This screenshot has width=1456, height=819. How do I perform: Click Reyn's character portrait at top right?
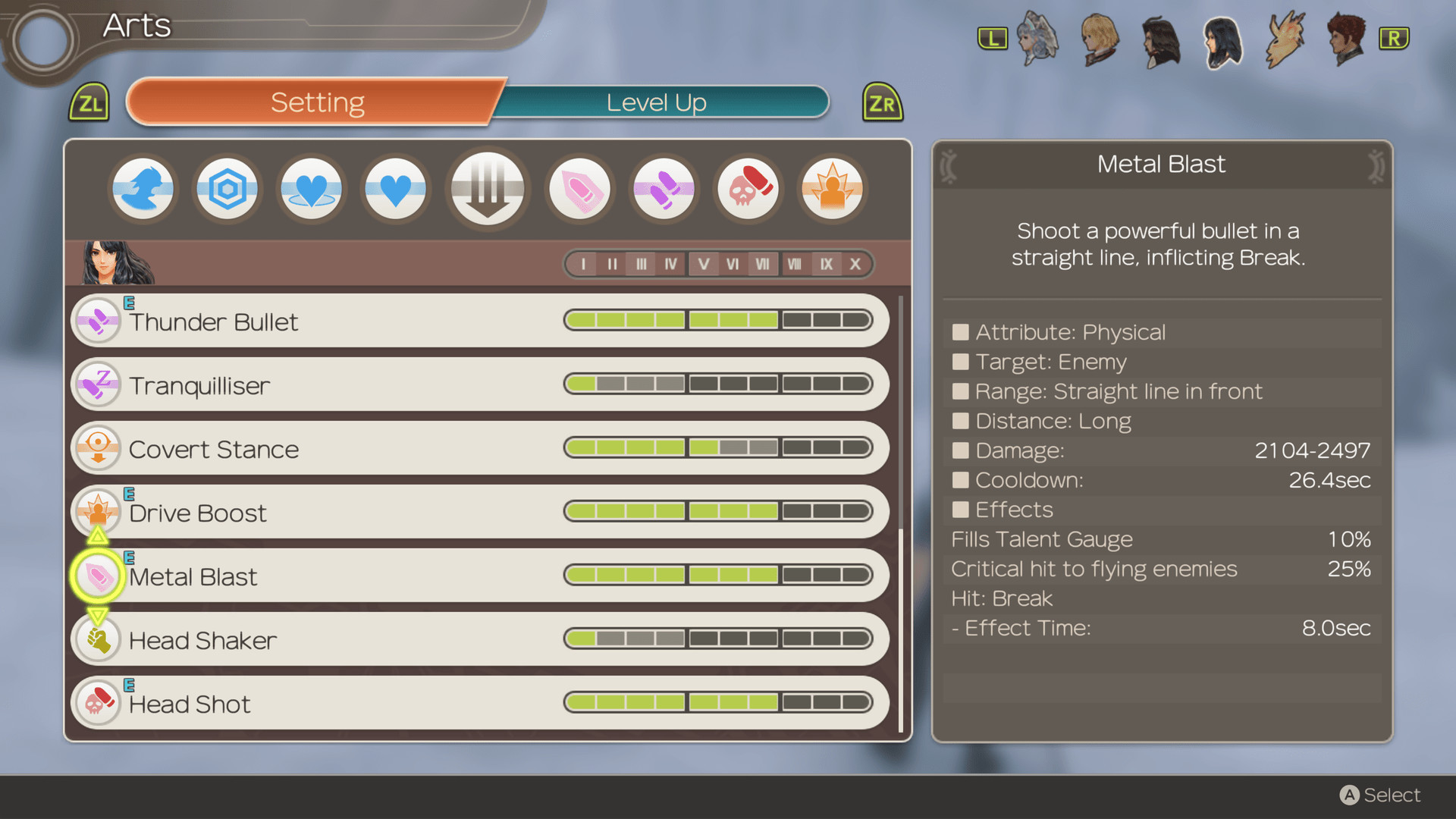coord(1345,41)
